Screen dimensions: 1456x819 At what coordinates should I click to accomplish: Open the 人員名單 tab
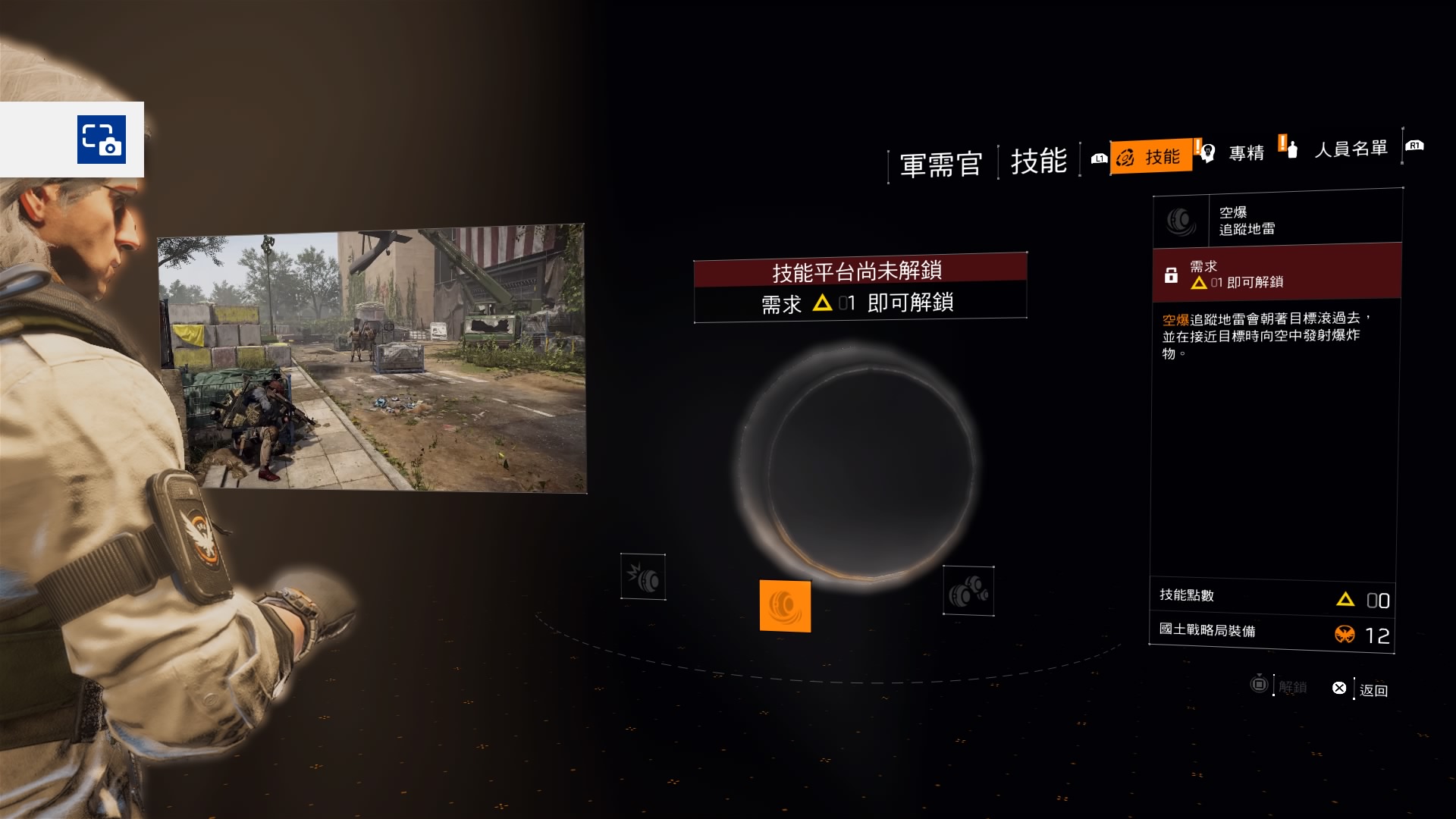point(1350,149)
